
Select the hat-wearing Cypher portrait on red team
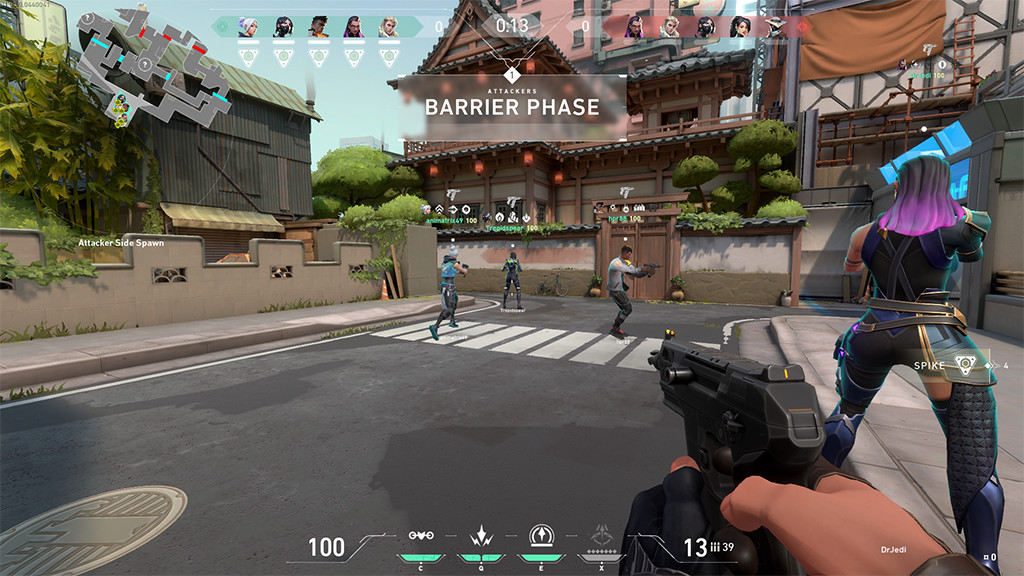pyautogui.click(x=774, y=27)
